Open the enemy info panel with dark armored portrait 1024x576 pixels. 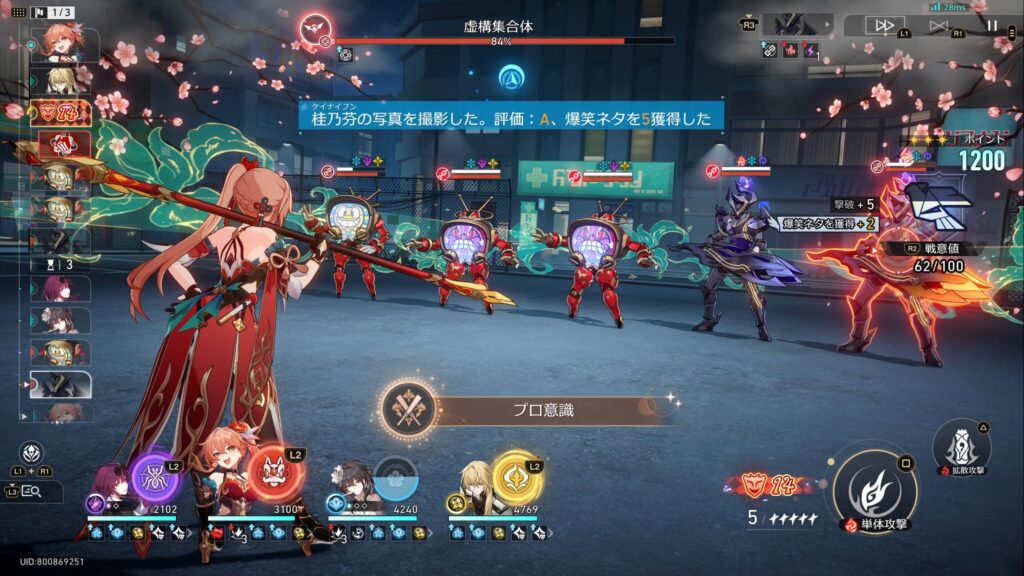point(796,26)
